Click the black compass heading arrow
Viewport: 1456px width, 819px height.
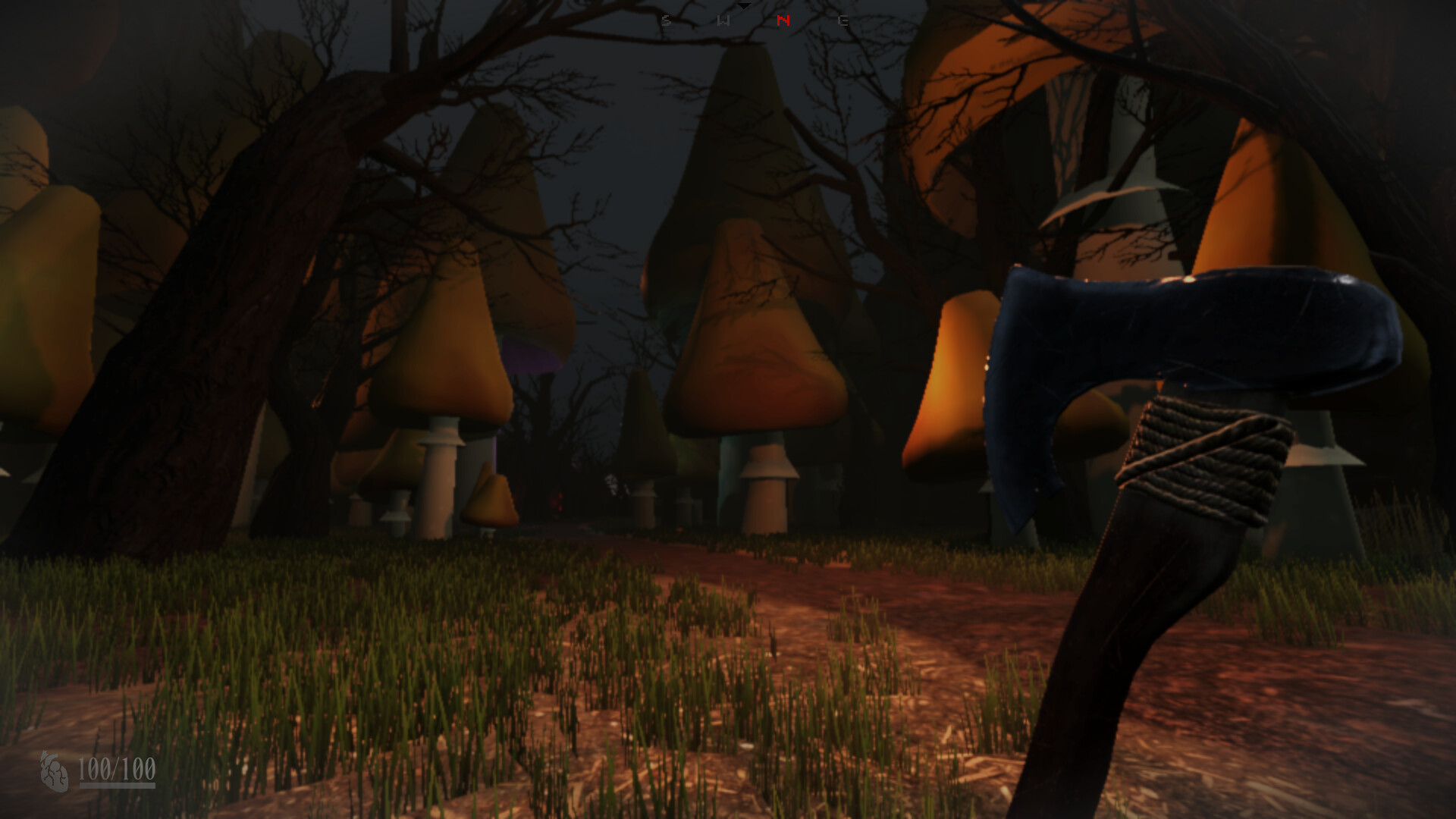pos(744,6)
